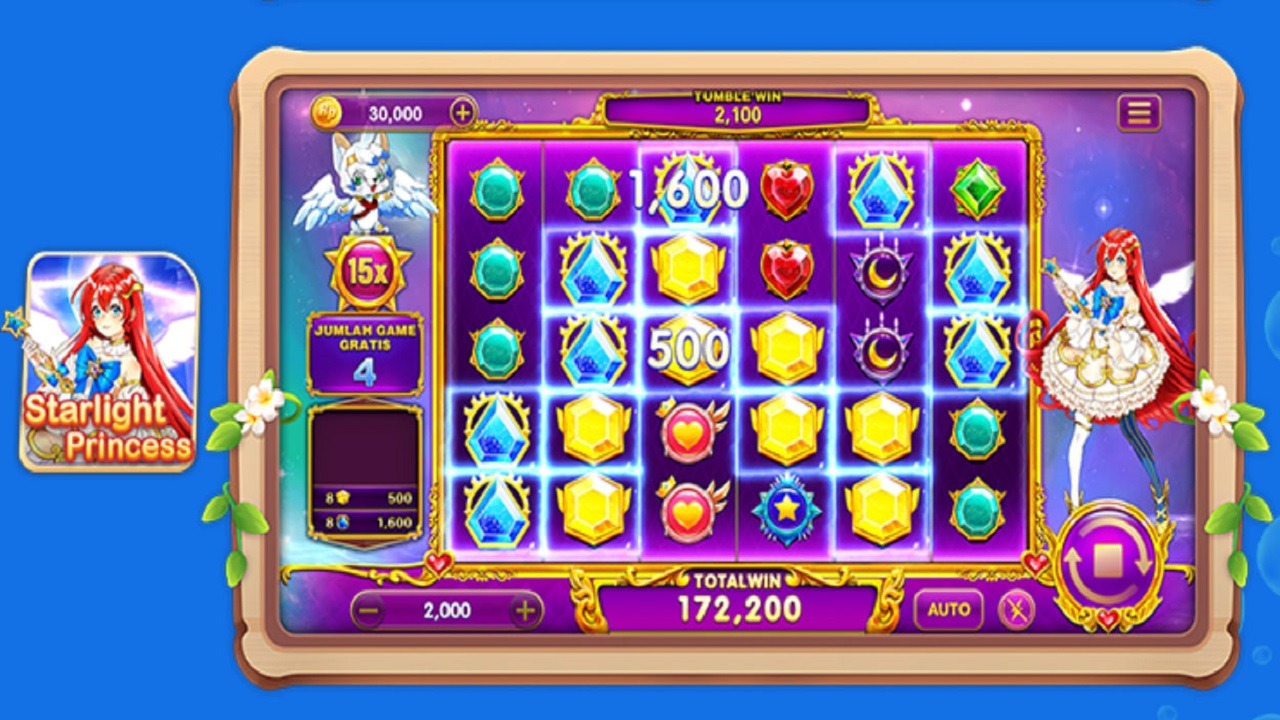Open the hamburger menu button
Image resolution: width=1280 pixels, height=720 pixels.
point(1139,113)
